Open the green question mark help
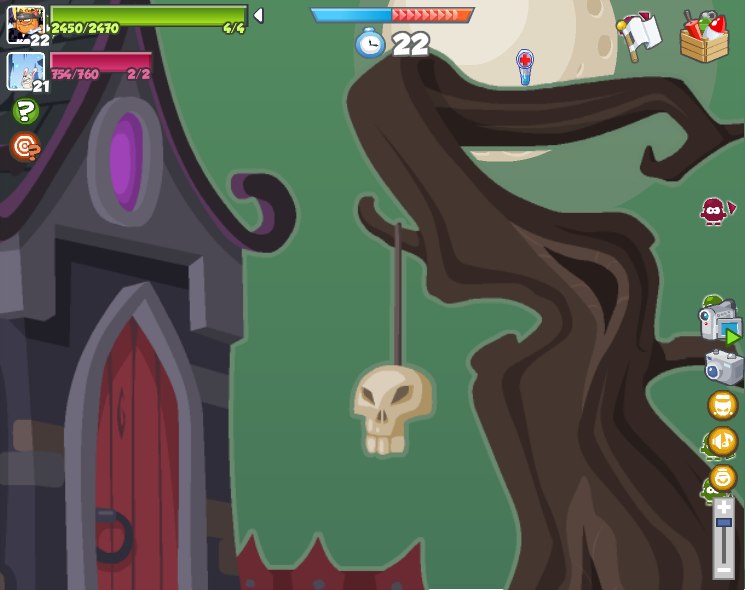This screenshot has width=745, height=590. (25, 111)
